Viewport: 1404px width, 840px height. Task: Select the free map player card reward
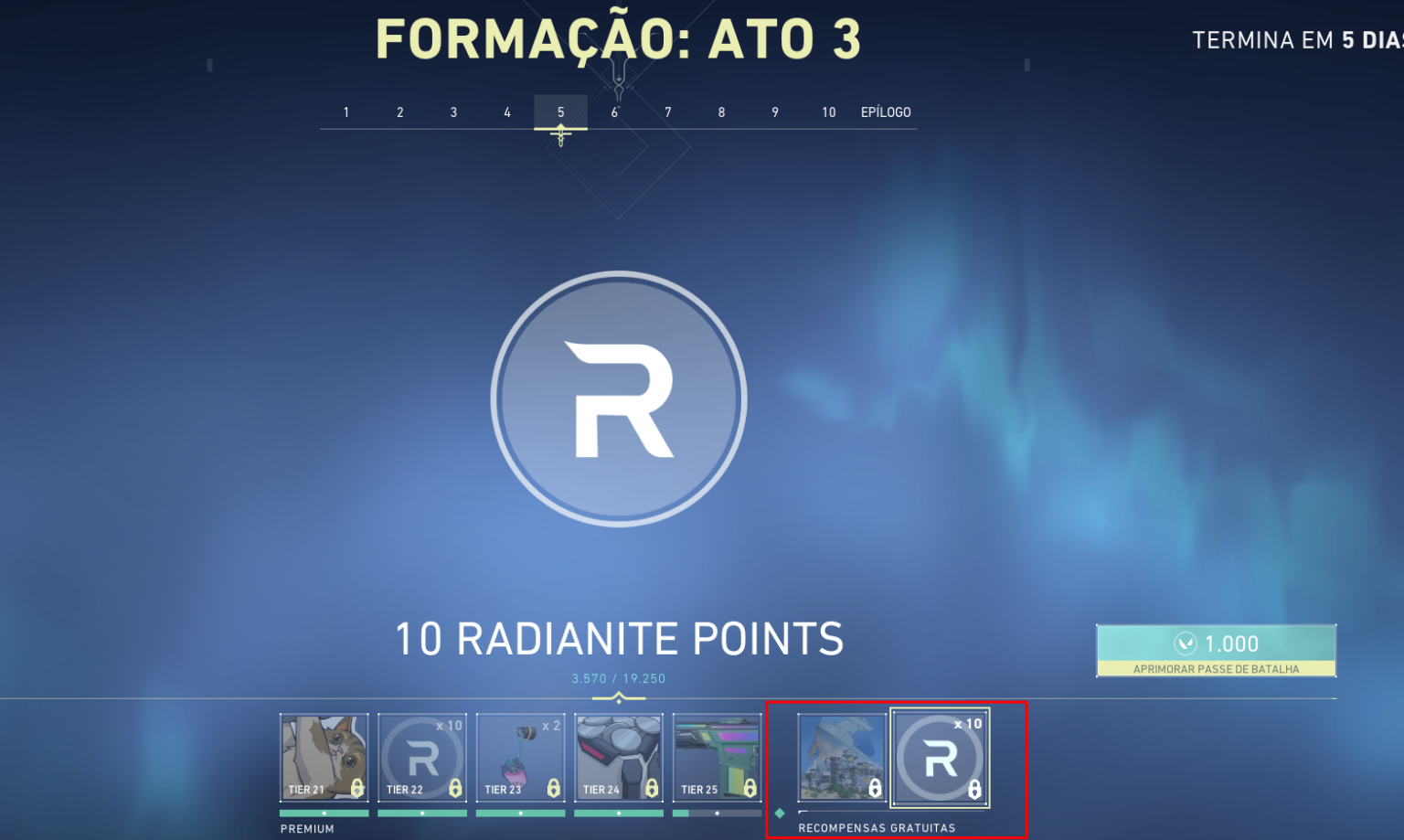(841, 757)
